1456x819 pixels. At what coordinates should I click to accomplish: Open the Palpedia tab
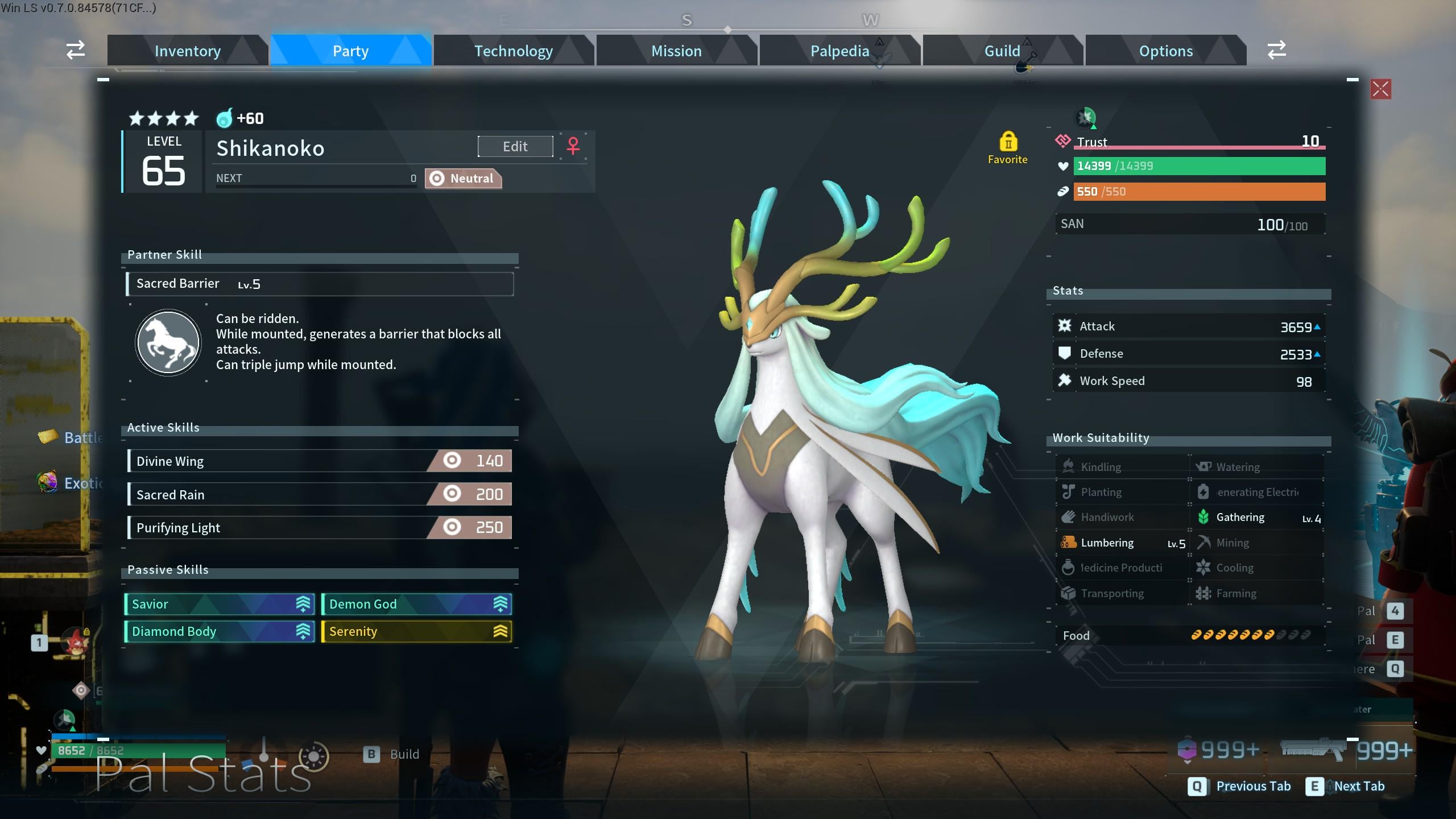point(839,51)
